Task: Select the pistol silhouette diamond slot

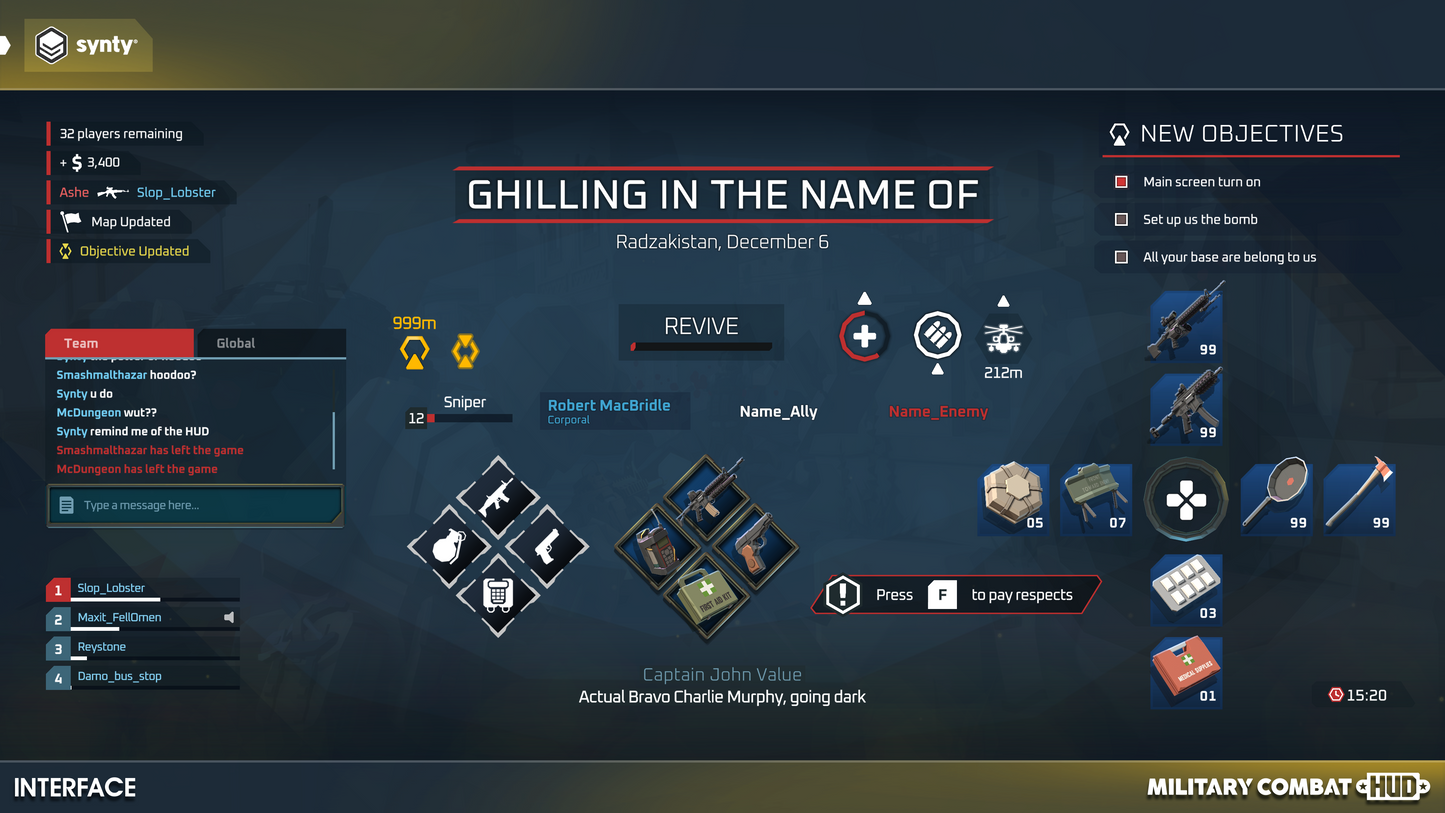Action: (547, 546)
